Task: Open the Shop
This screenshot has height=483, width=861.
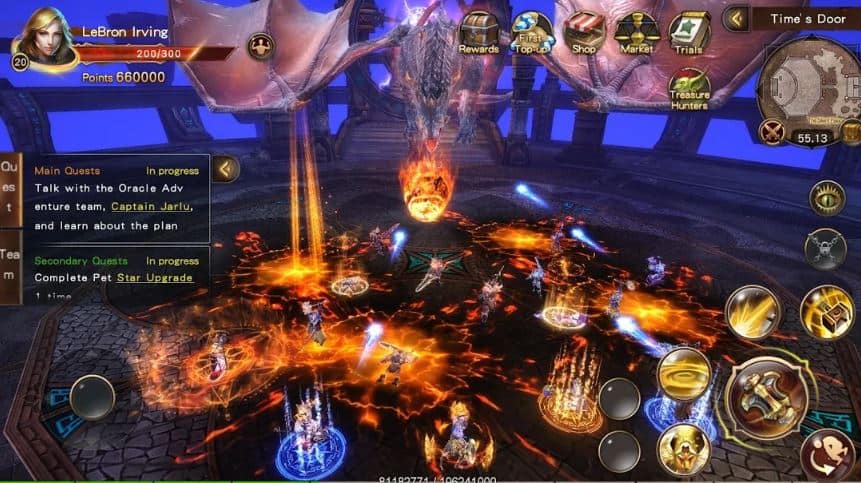Action: 584,31
